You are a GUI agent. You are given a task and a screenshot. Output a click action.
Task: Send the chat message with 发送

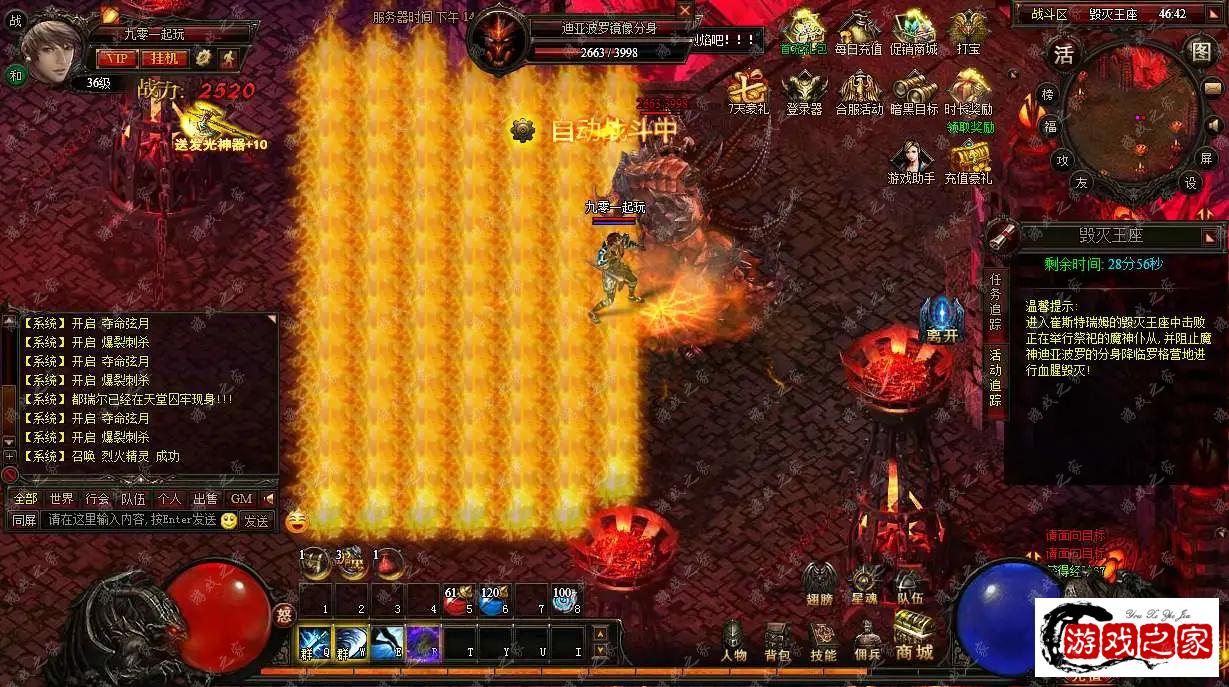[256, 520]
